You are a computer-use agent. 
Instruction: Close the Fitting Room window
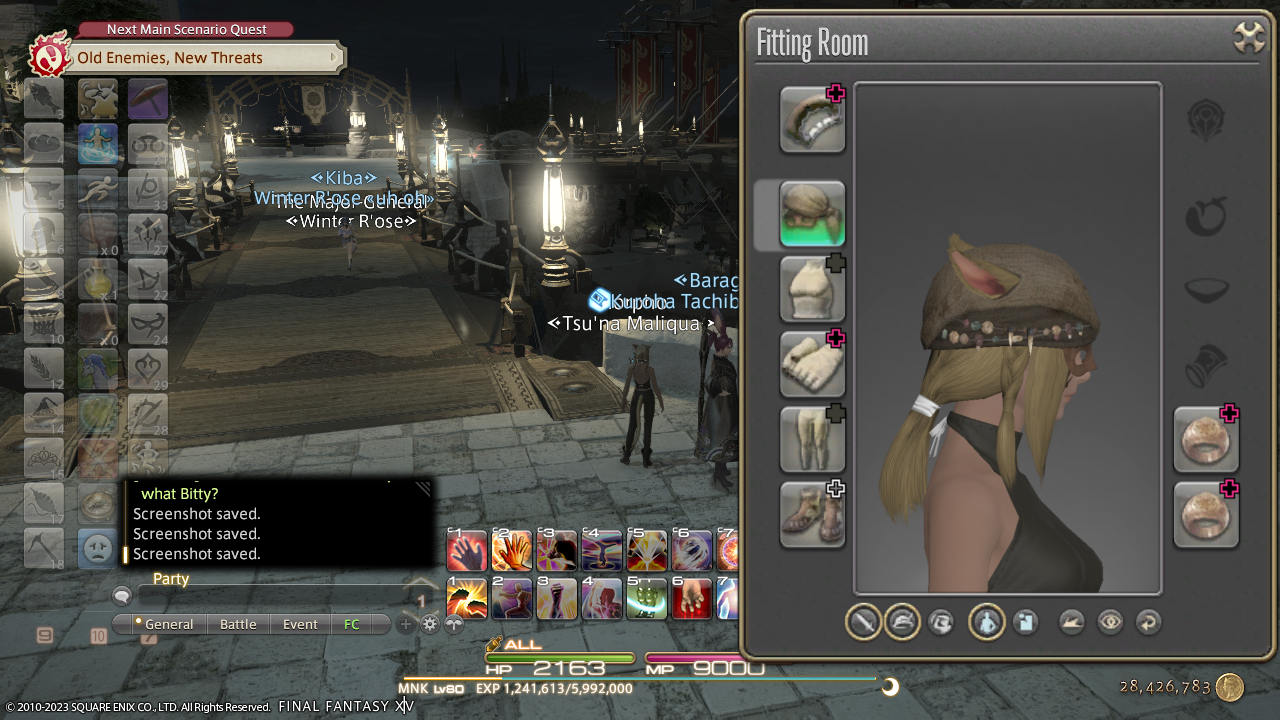click(1249, 38)
